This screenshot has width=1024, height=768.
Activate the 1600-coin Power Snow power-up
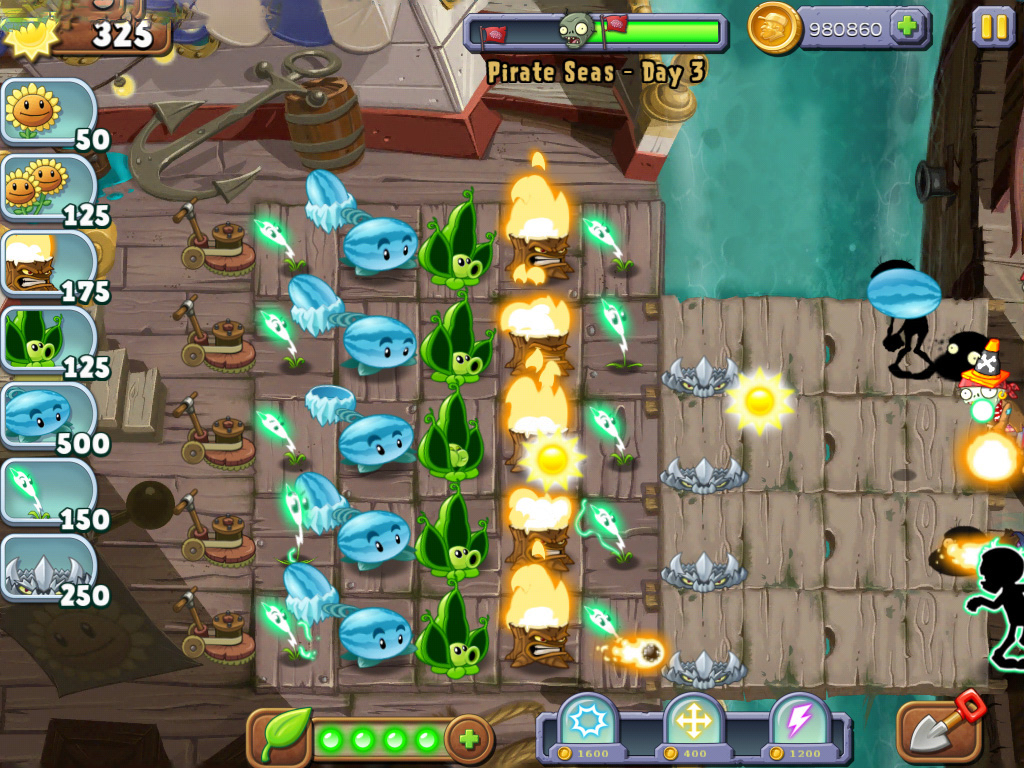click(x=585, y=724)
